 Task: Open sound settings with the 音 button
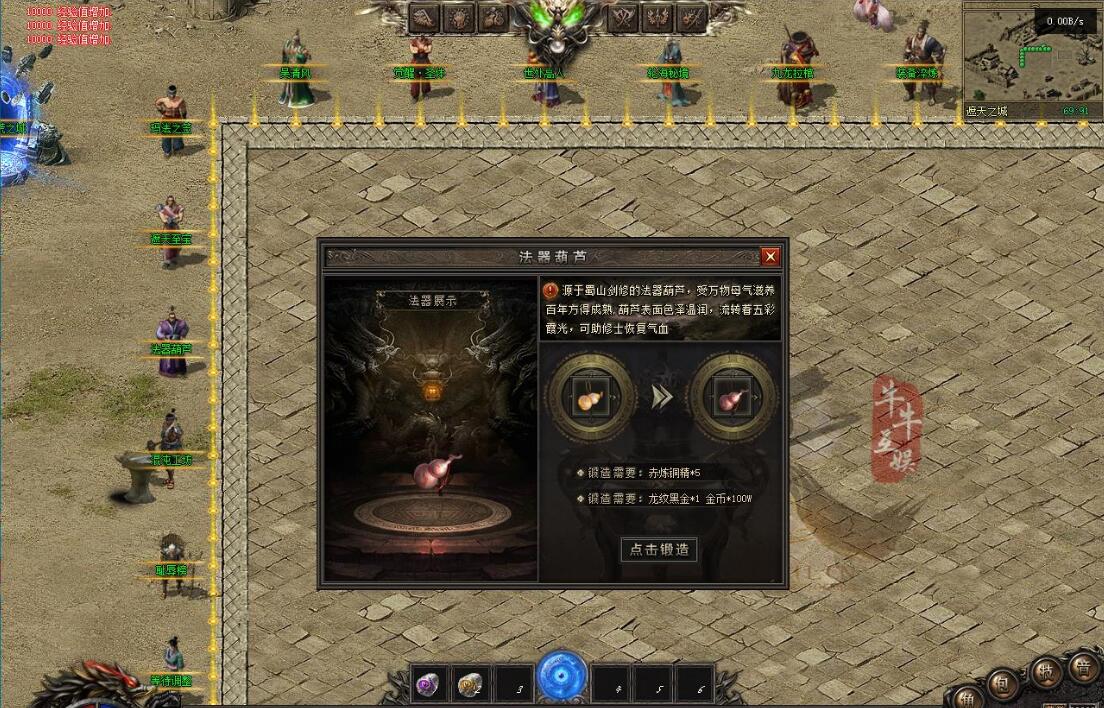[x=1083, y=665]
